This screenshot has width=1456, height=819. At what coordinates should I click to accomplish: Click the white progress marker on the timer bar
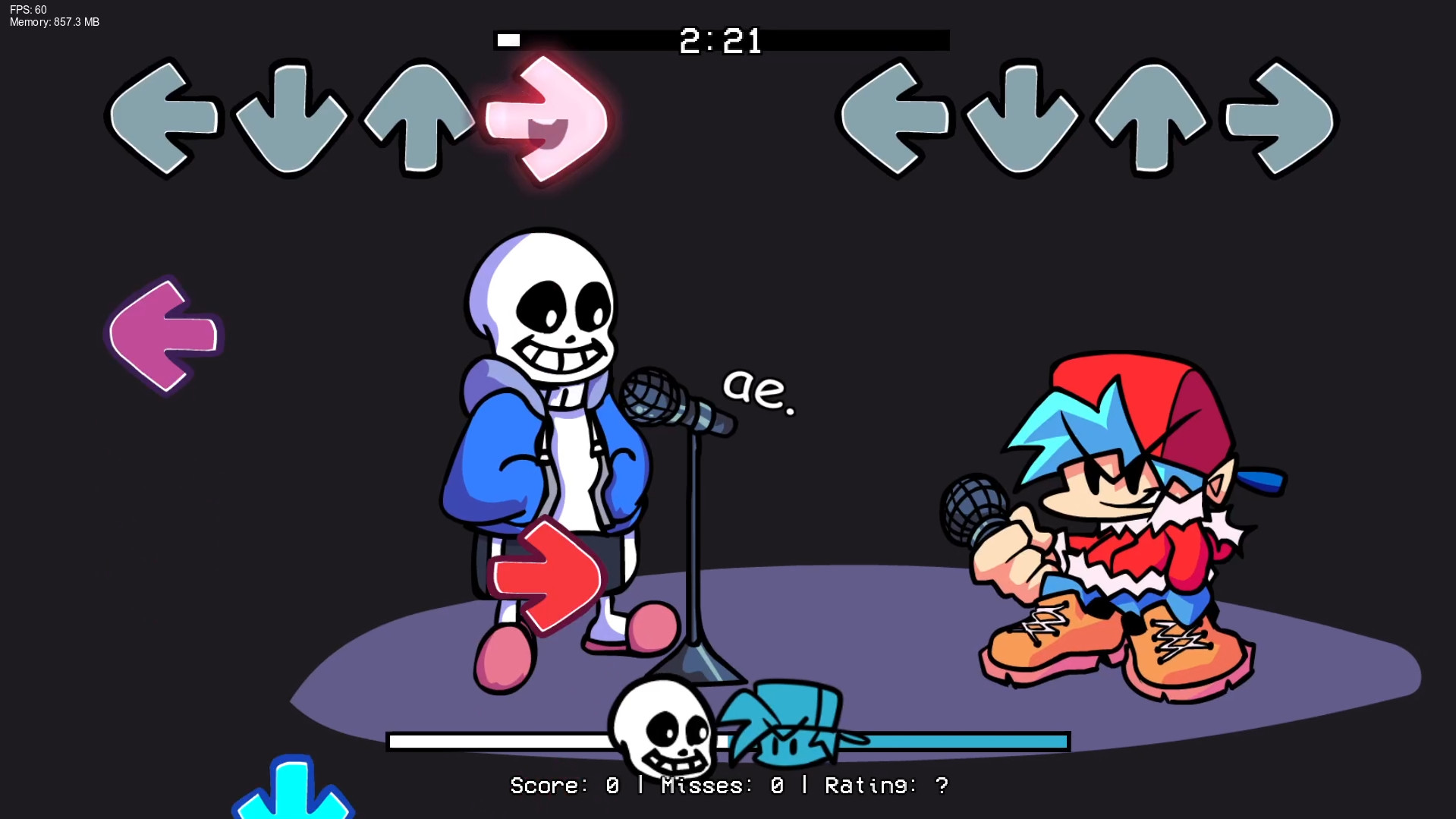tap(508, 40)
